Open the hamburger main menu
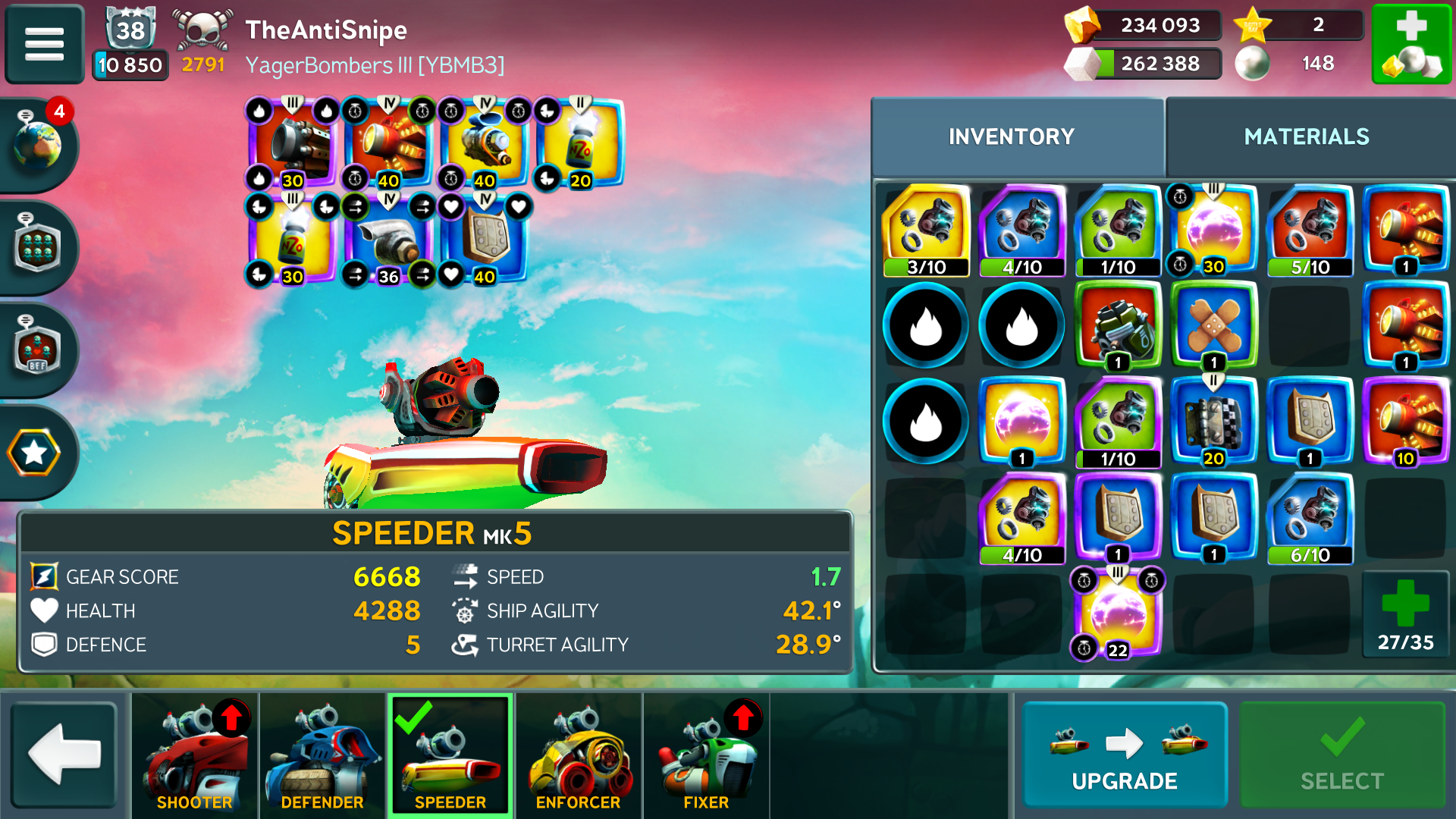1456x819 pixels. [x=44, y=43]
